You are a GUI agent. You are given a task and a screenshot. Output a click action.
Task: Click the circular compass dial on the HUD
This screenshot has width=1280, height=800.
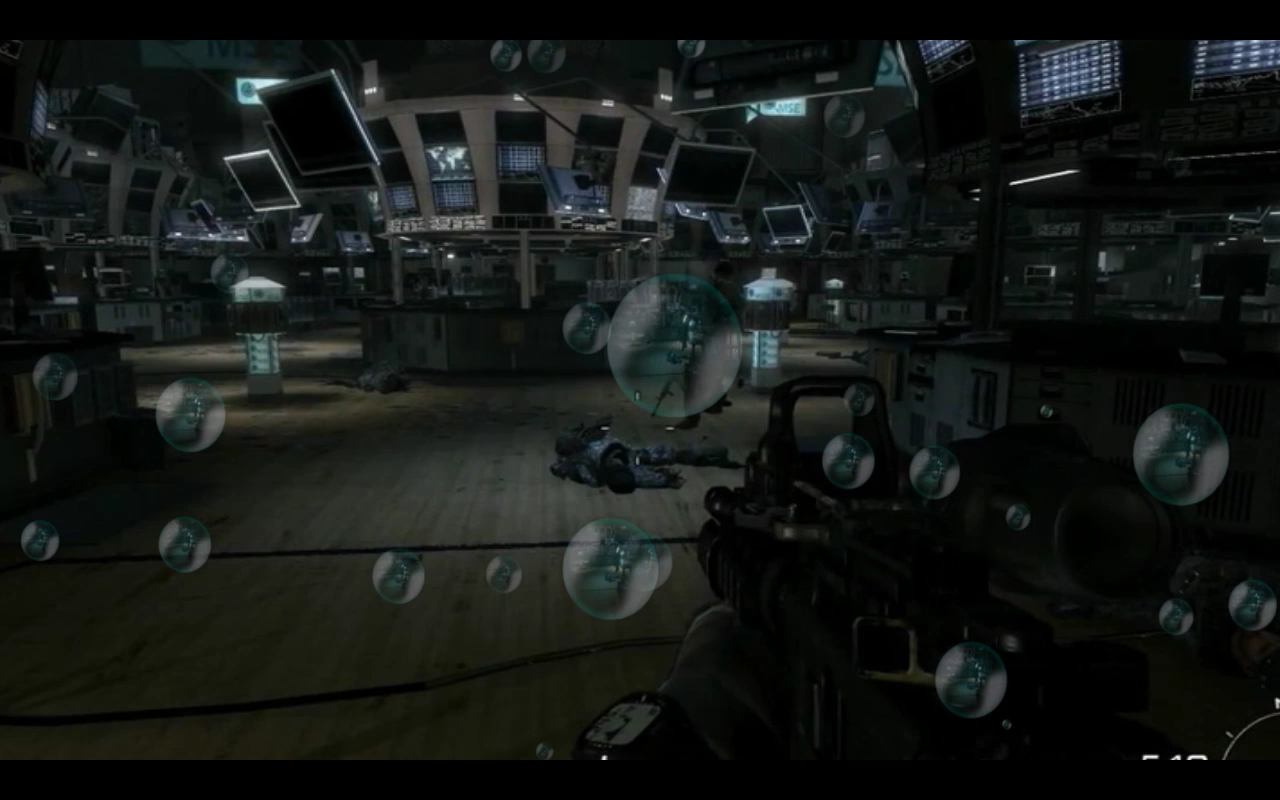[x=1257, y=738]
